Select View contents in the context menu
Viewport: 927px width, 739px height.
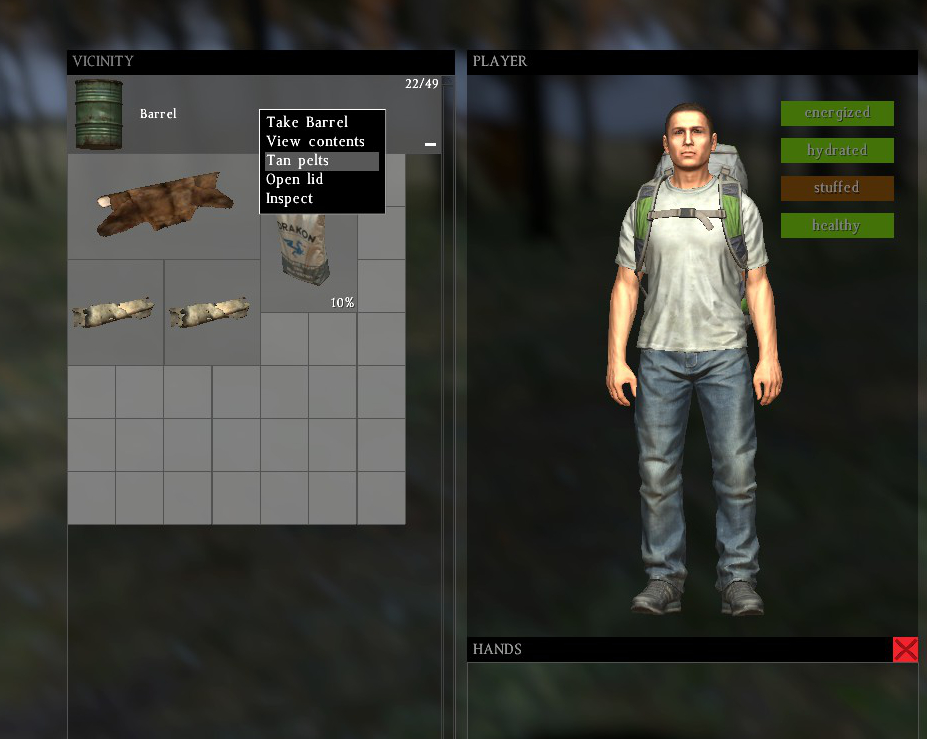[x=315, y=141]
